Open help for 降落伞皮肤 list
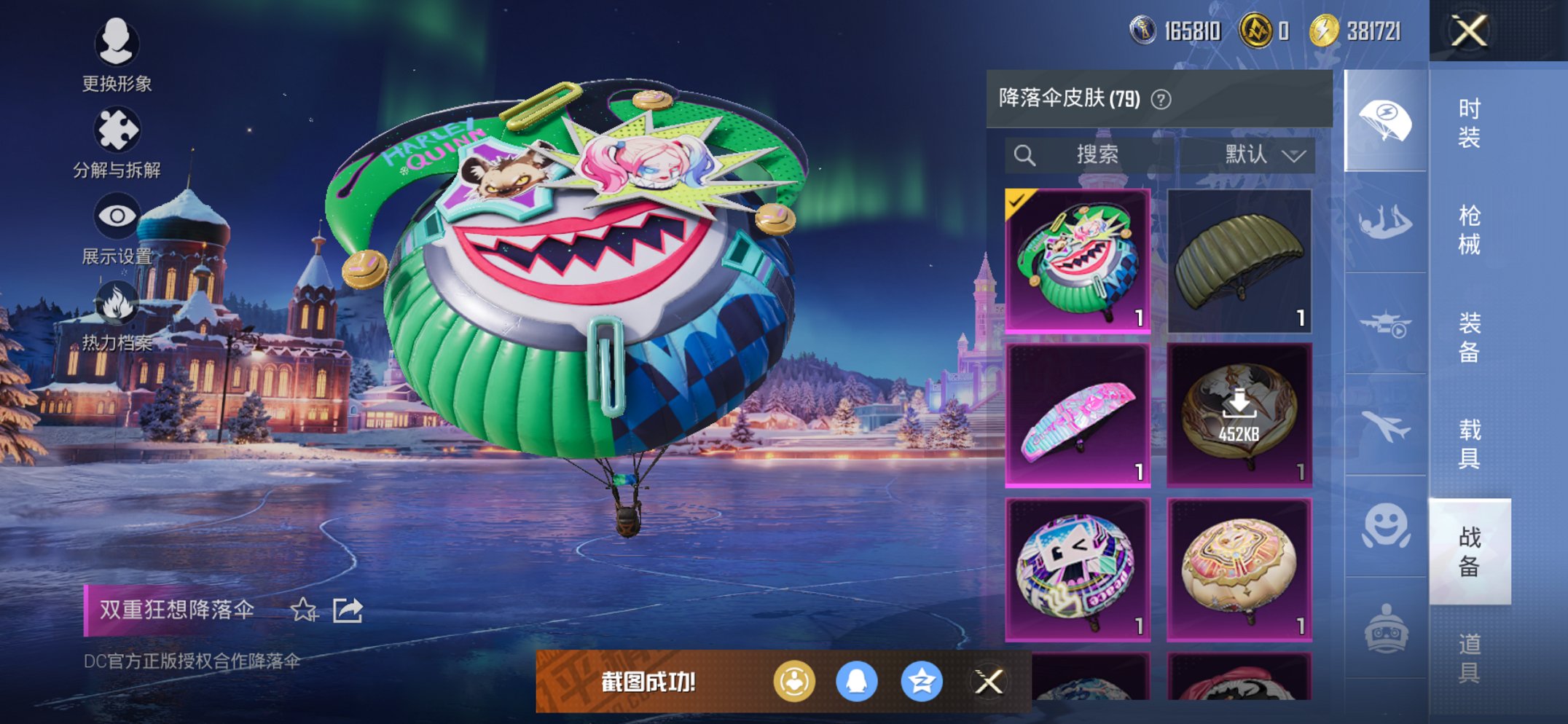This screenshot has width=1568, height=724. click(1160, 99)
